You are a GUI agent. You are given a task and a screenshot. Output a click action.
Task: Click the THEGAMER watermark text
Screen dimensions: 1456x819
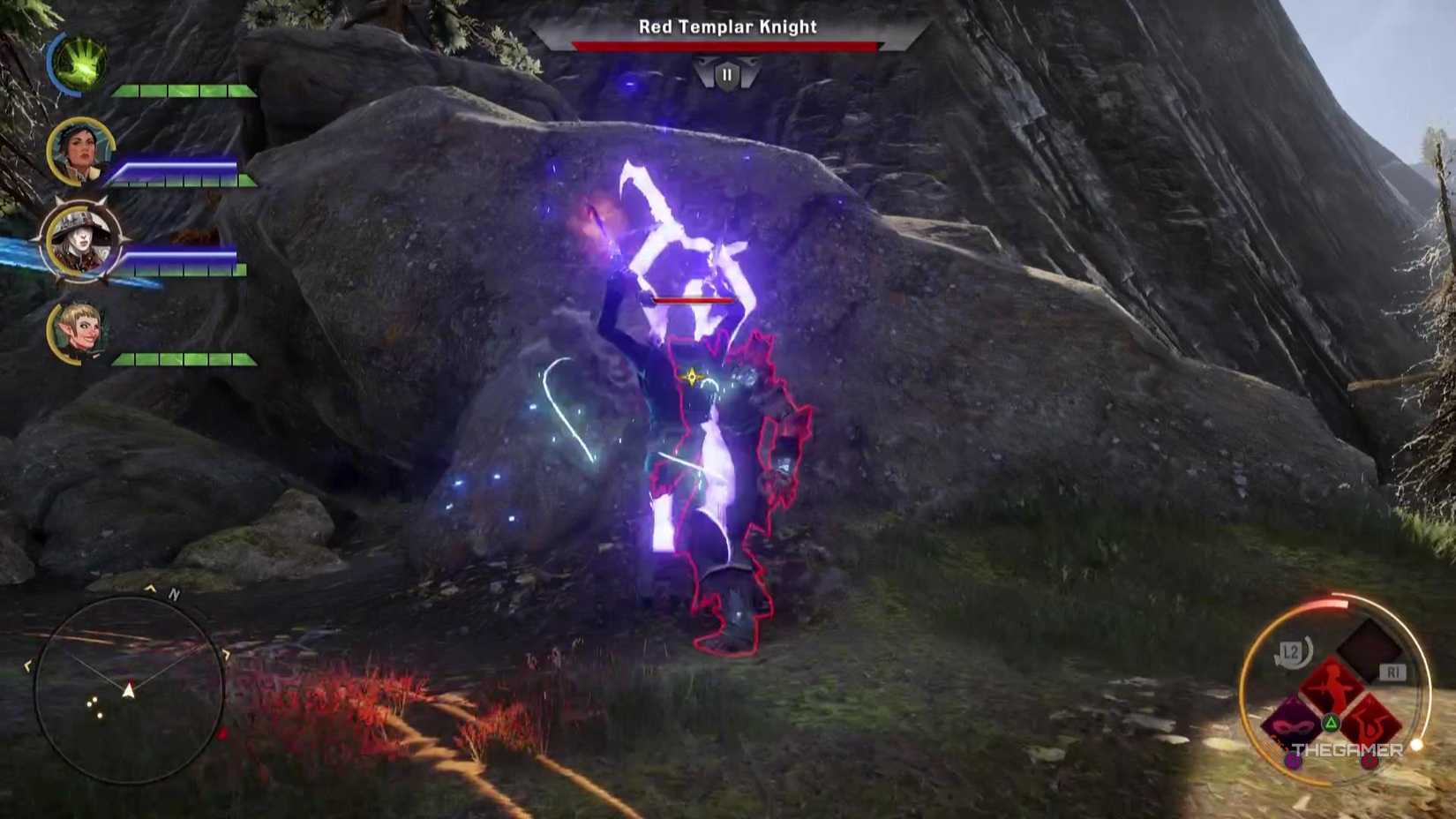click(1347, 748)
